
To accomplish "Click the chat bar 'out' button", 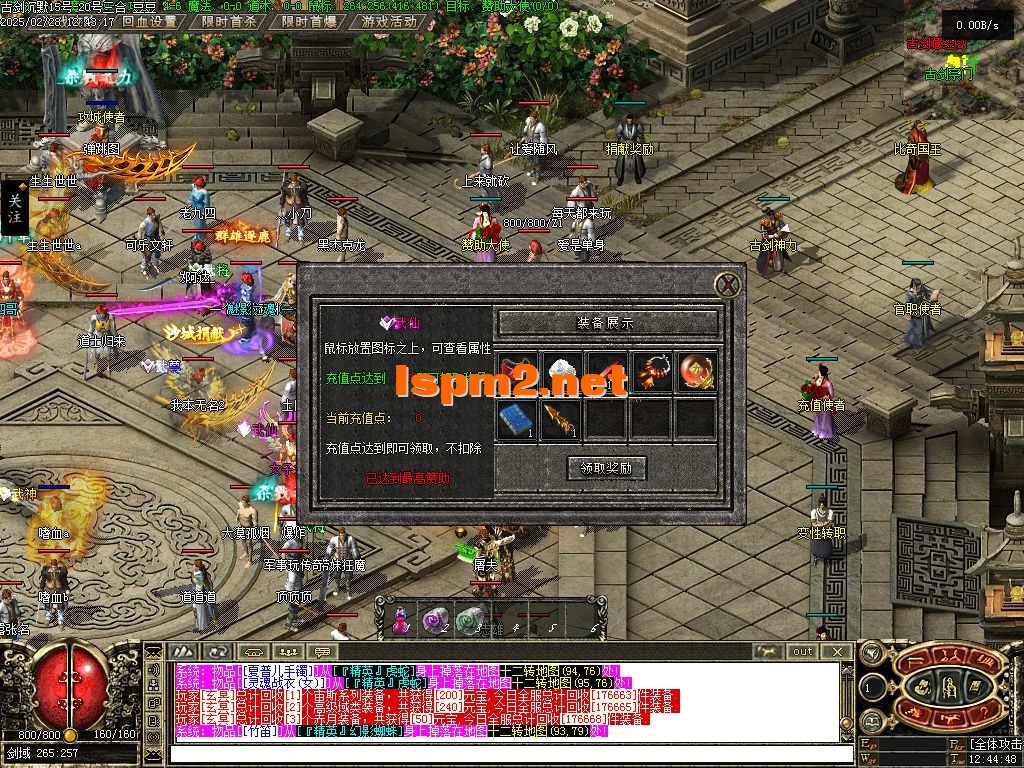I will click(x=803, y=651).
